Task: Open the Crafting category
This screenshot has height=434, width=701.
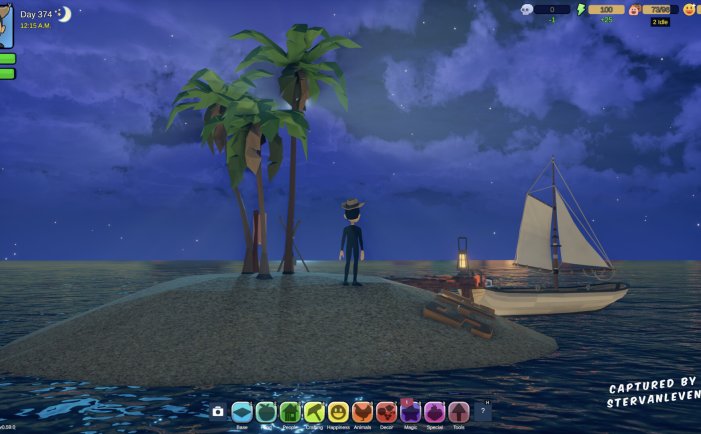Action: pos(314,412)
